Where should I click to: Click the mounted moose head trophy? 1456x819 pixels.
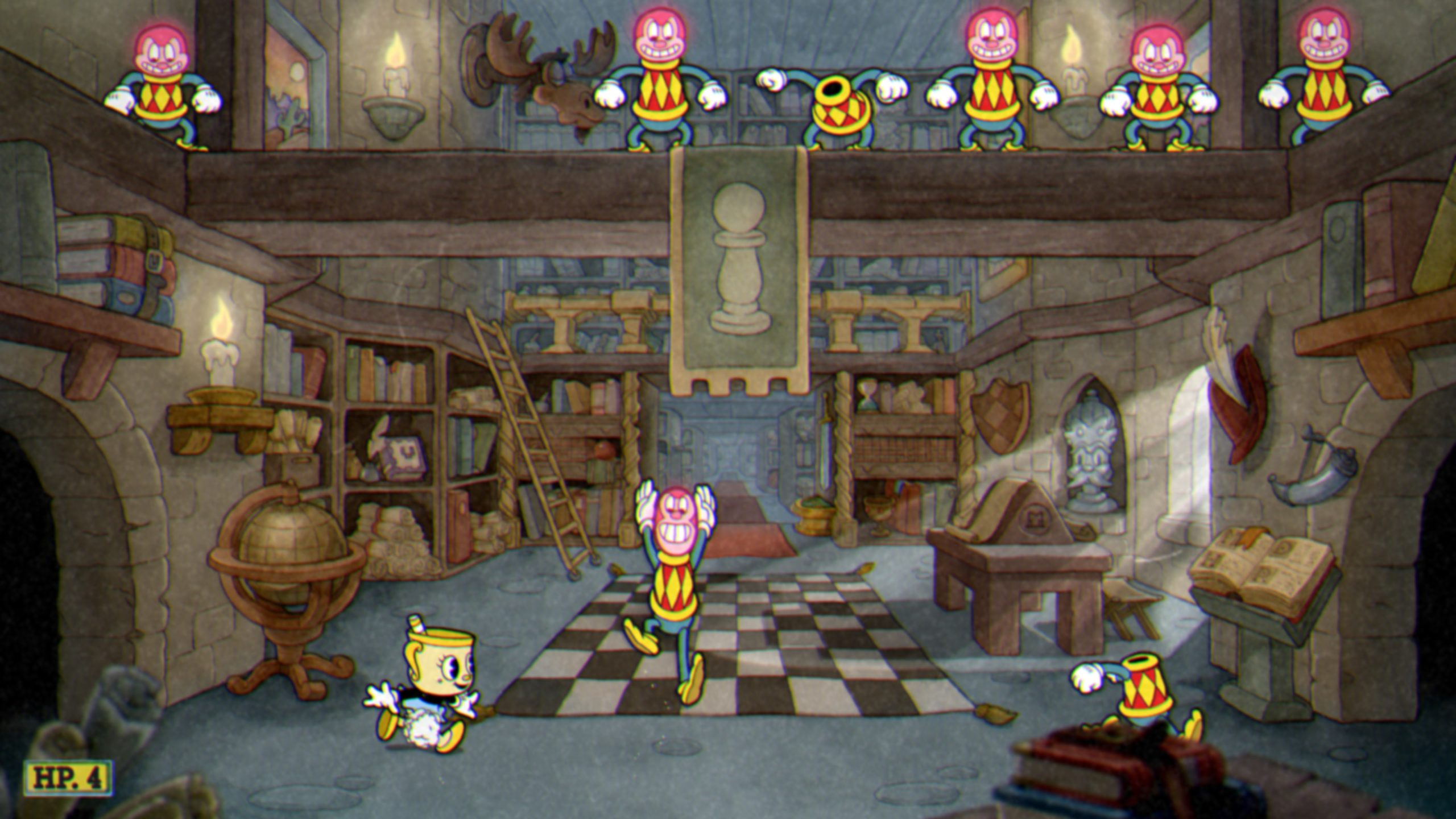540,80
